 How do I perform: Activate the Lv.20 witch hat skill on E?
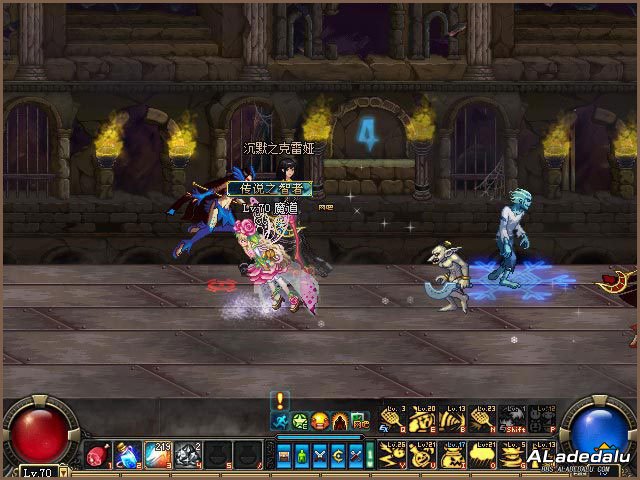point(424,420)
